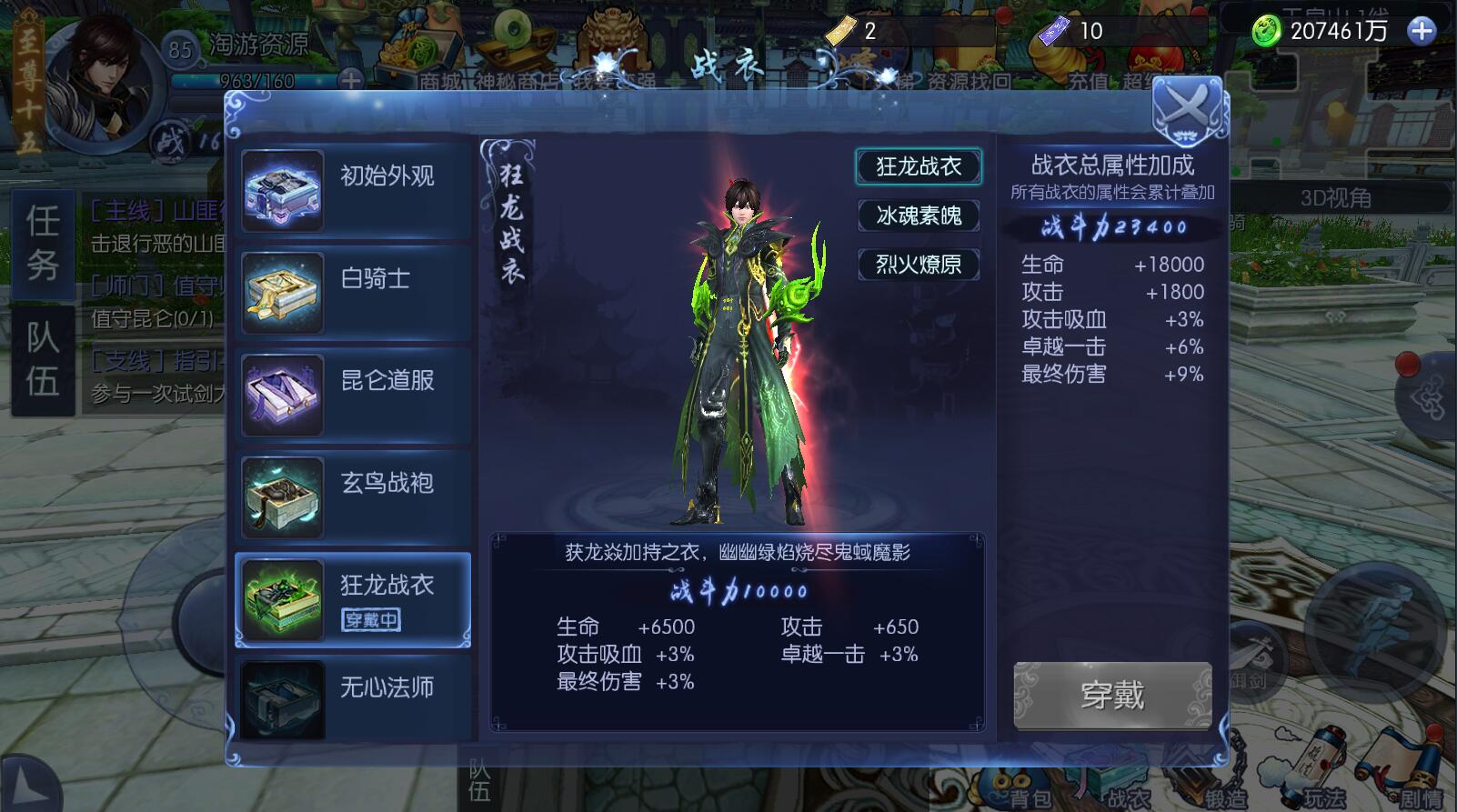Screen dimensions: 1457x812
Task: Switch to the 烈火燎原 style variant
Action: click(x=919, y=265)
